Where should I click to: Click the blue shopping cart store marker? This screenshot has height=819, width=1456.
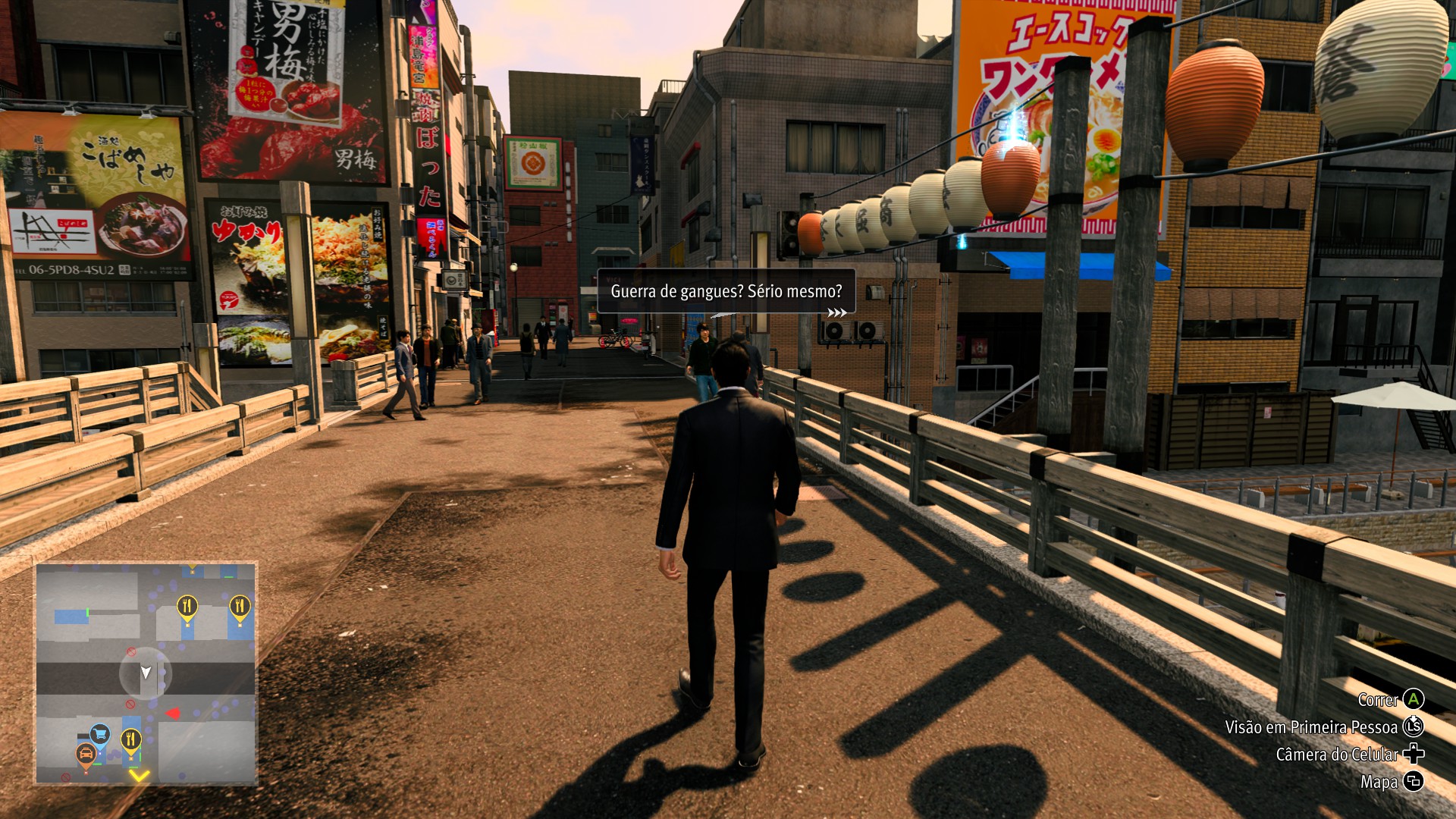point(100,733)
